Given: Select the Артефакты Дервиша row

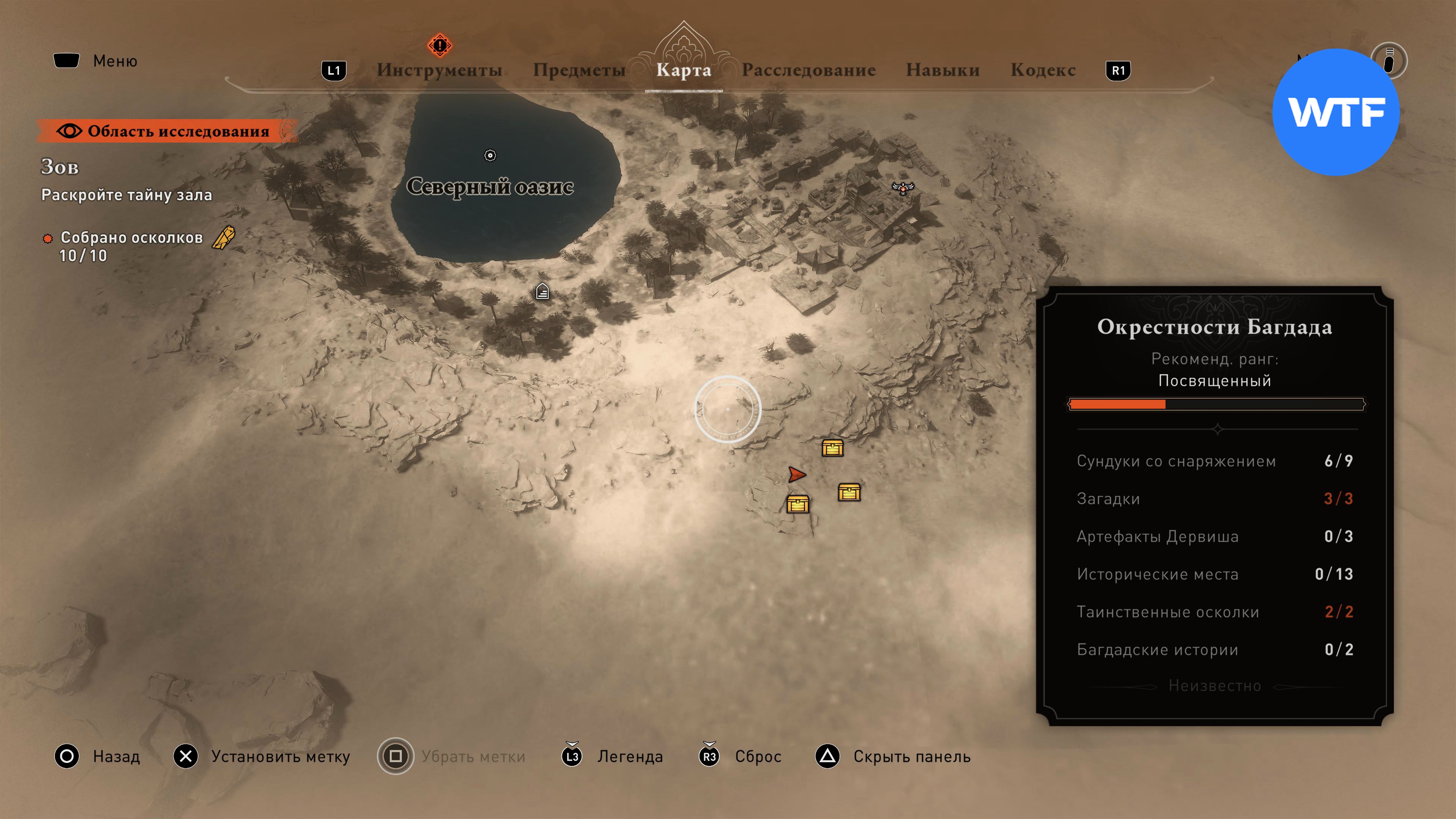Looking at the screenshot, I should tap(1214, 537).
